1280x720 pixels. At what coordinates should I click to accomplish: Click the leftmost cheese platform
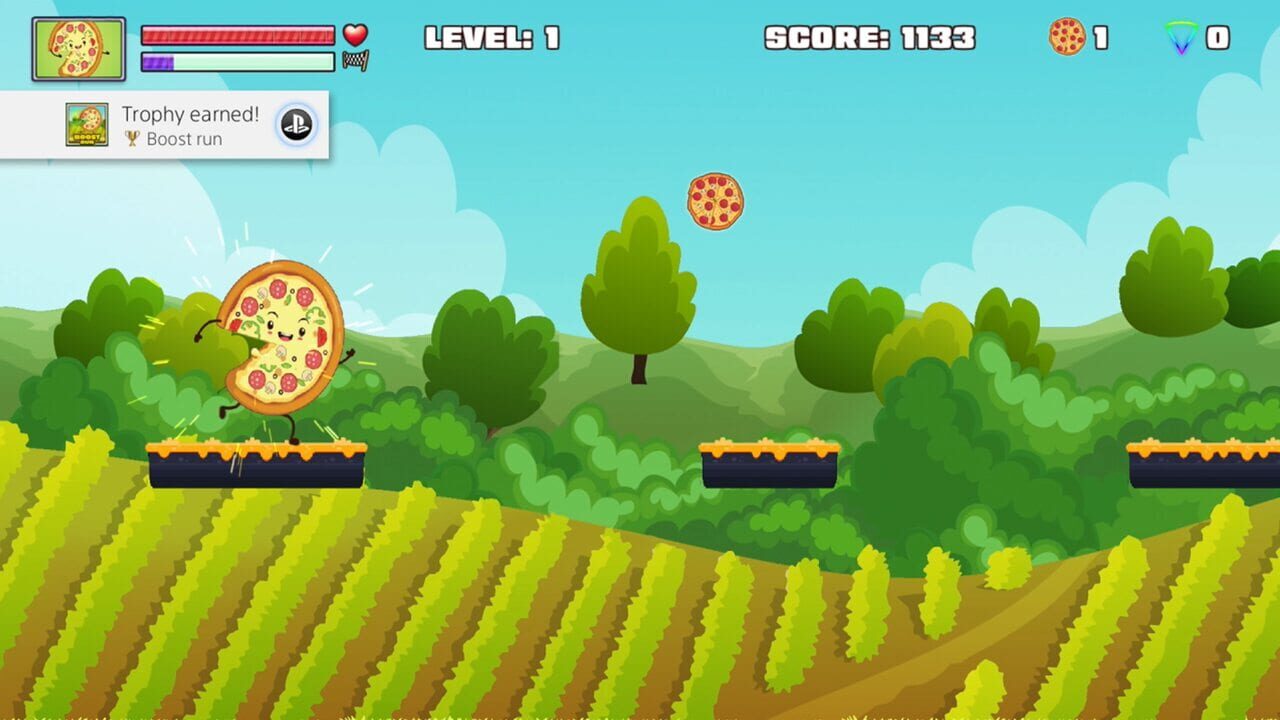click(x=257, y=465)
